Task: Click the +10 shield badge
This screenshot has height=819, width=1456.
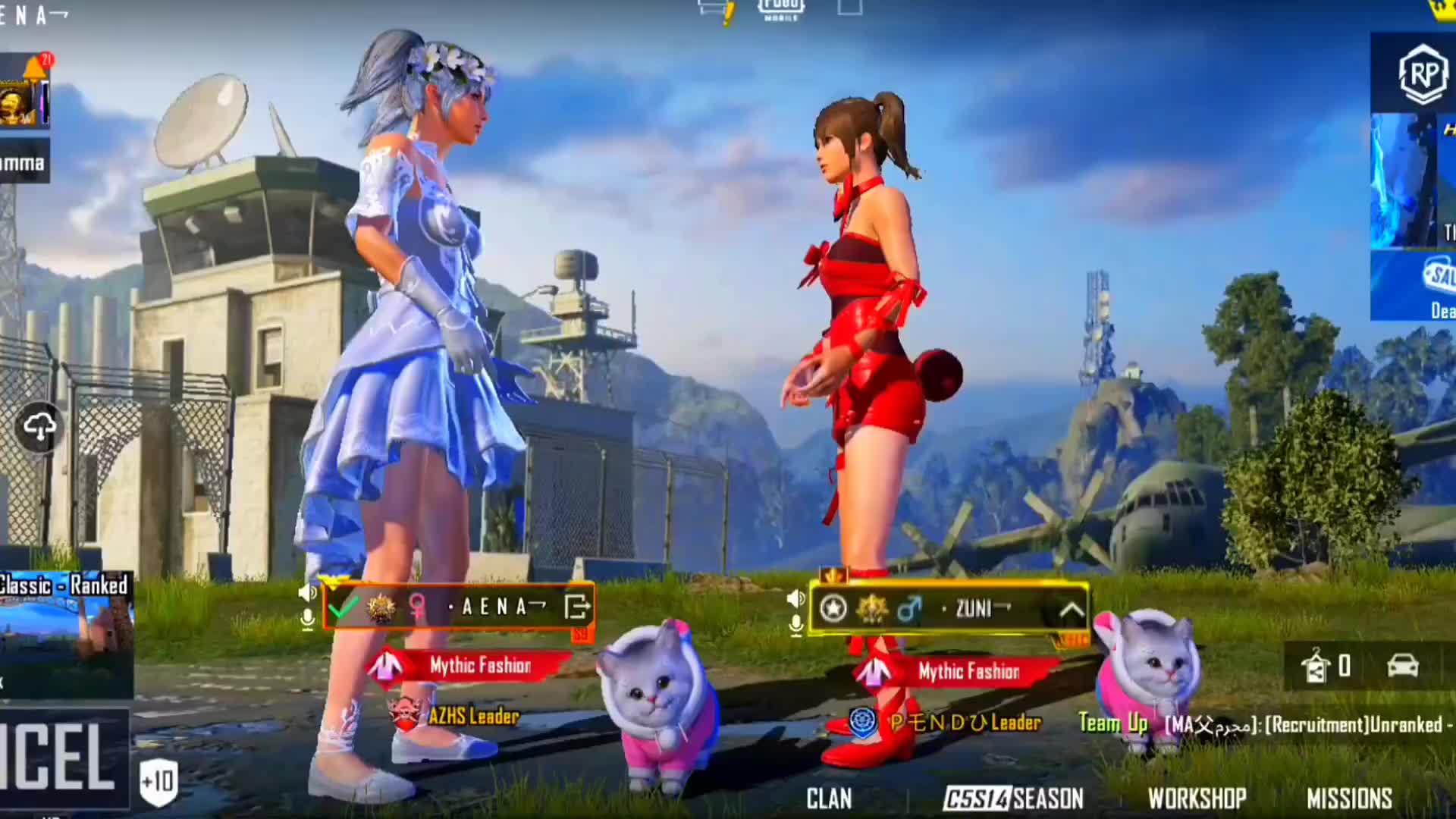Action: [158, 781]
